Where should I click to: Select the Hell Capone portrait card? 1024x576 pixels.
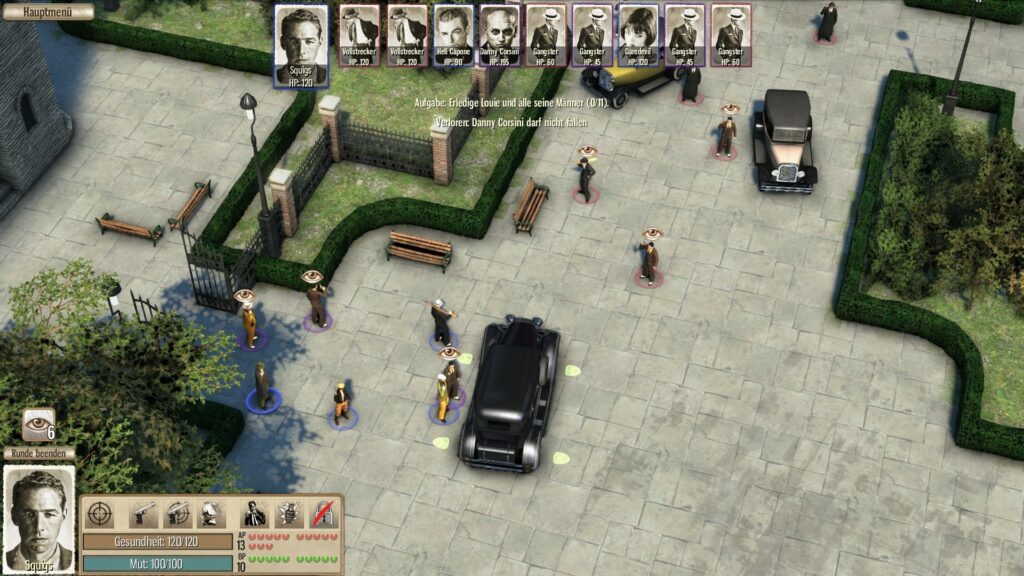pos(453,35)
